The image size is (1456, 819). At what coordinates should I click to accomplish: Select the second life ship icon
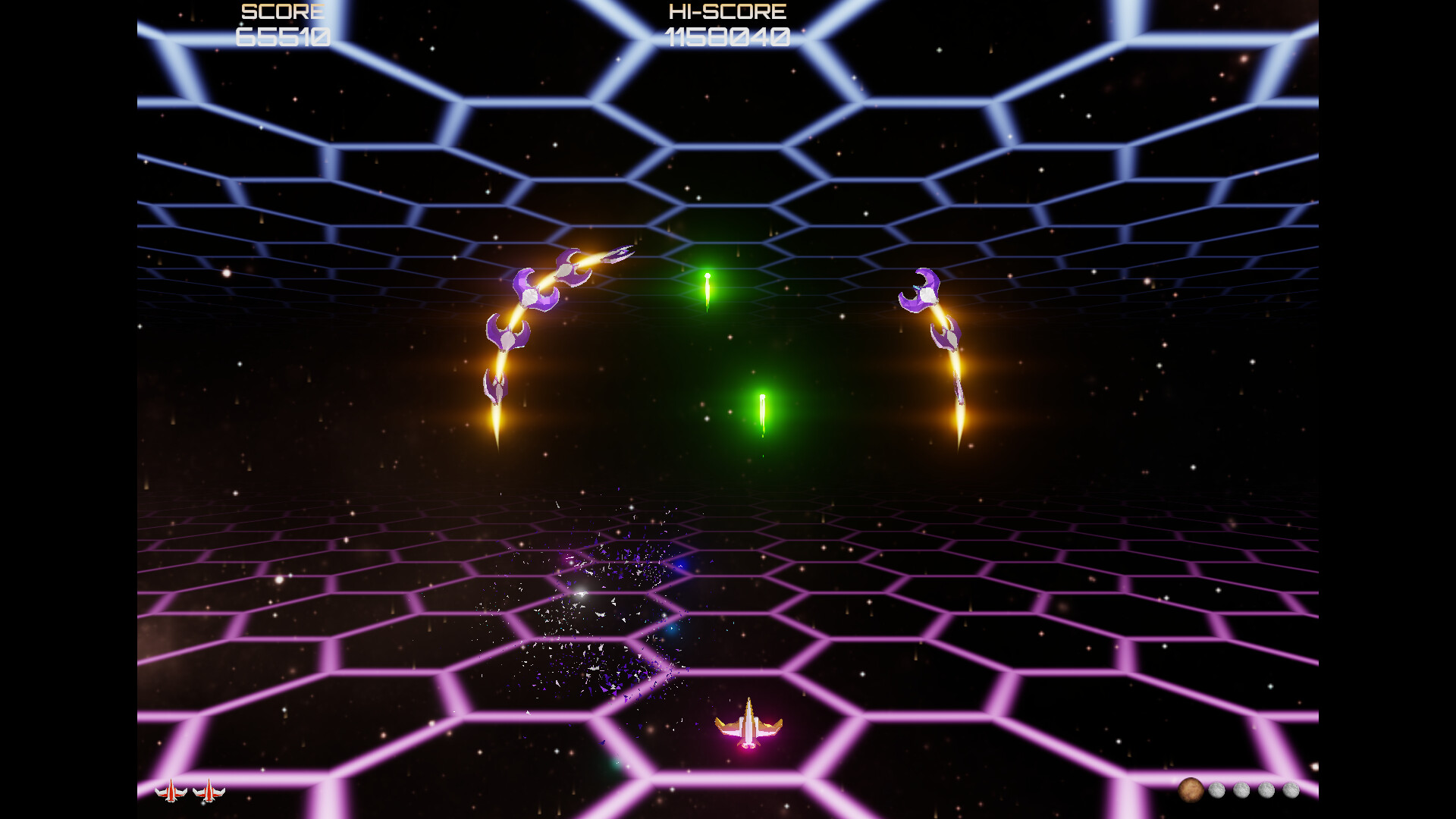(209, 792)
